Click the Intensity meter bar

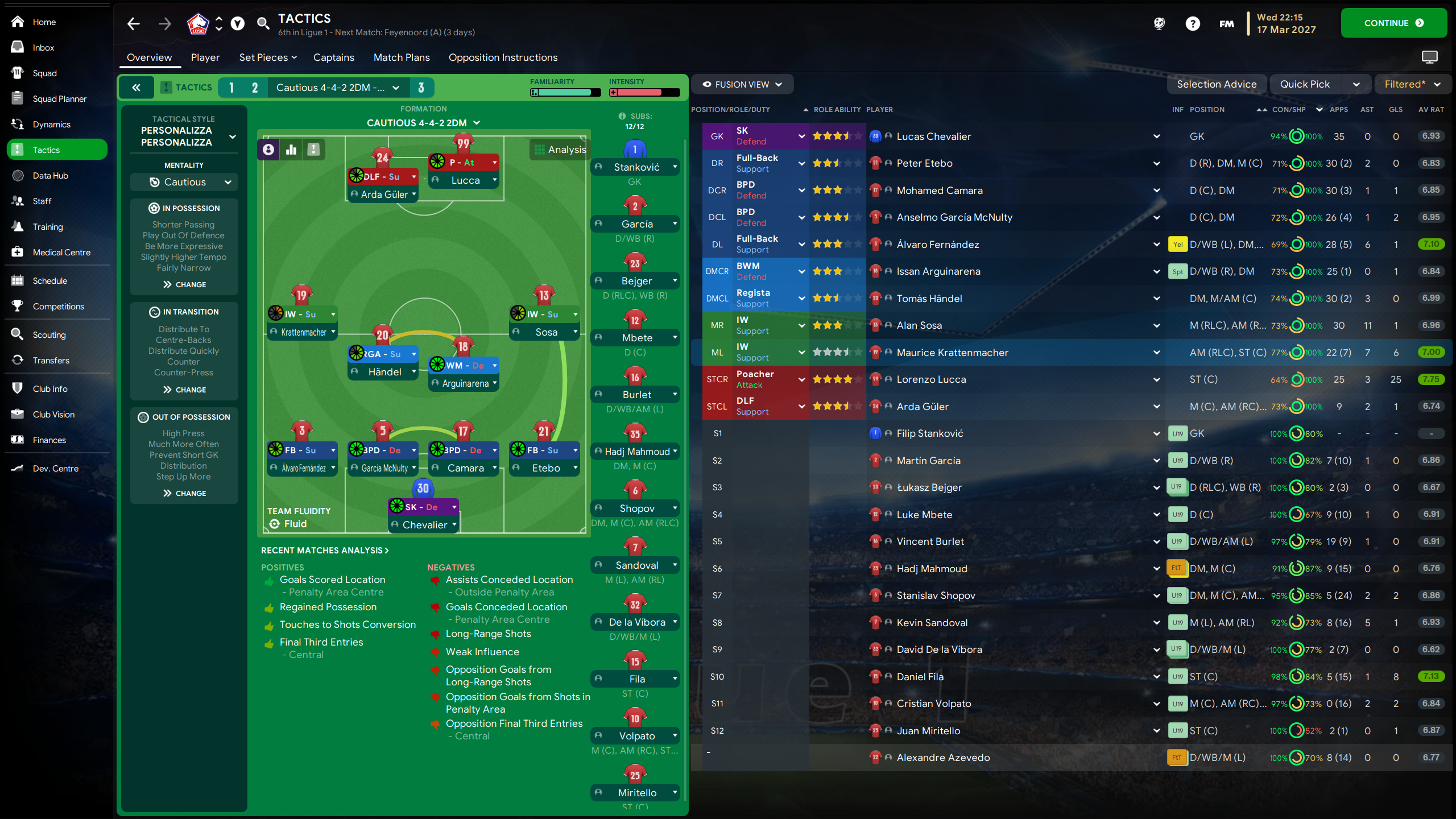tap(644, 92)
